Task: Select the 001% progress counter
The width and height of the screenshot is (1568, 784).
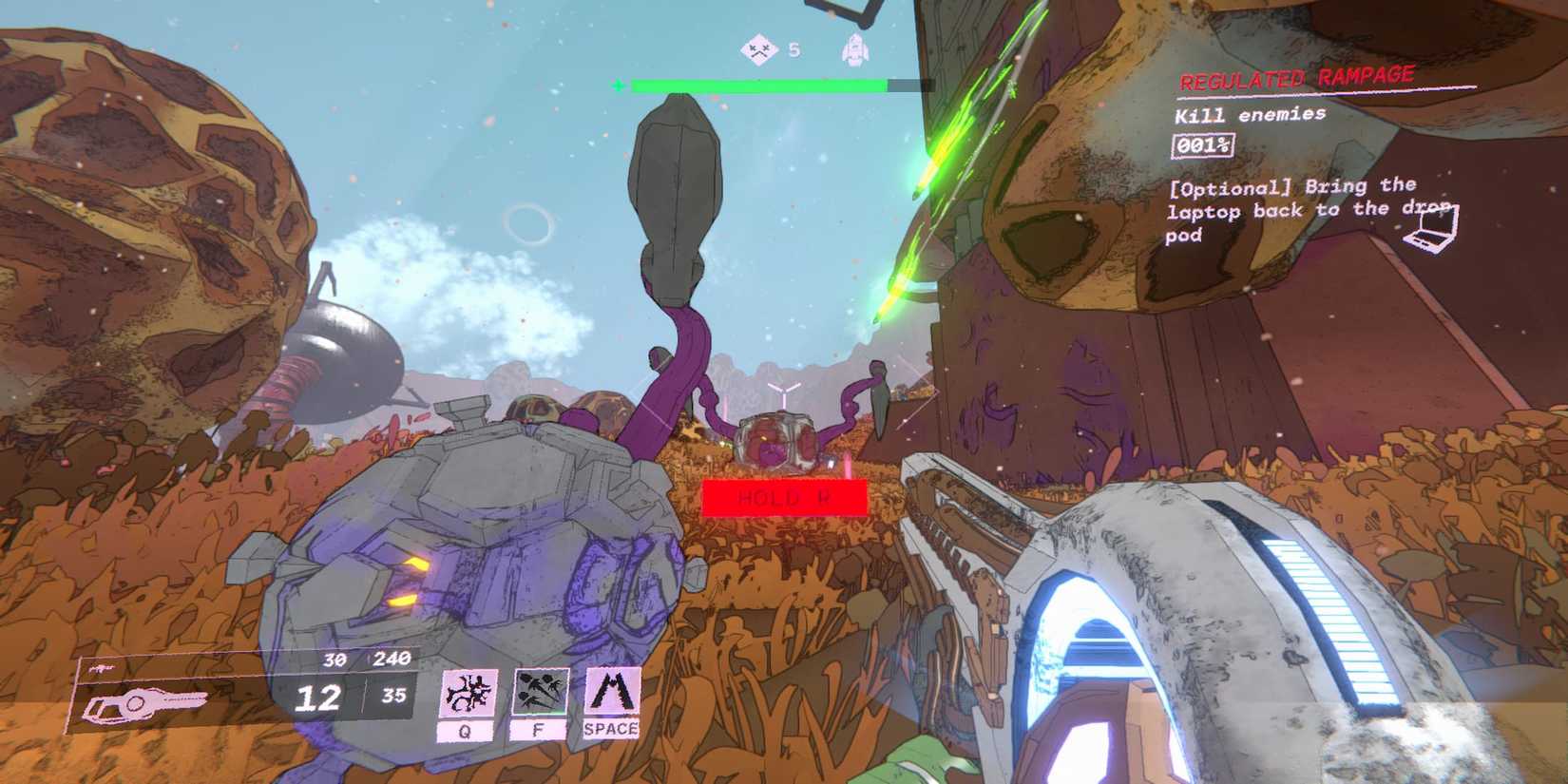Action: point(1203,145)
